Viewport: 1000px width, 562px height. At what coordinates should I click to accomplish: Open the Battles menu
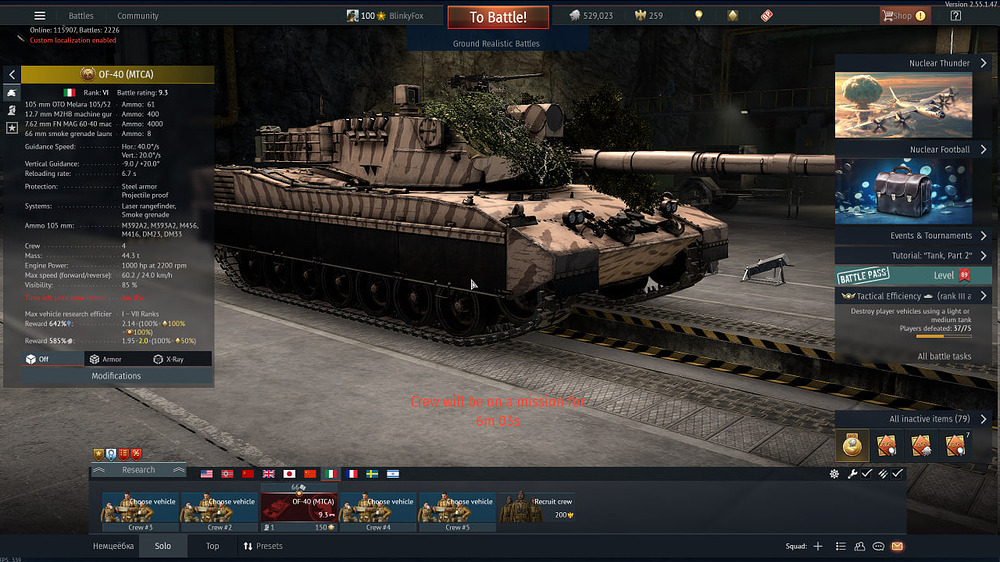tap(81, 16)
